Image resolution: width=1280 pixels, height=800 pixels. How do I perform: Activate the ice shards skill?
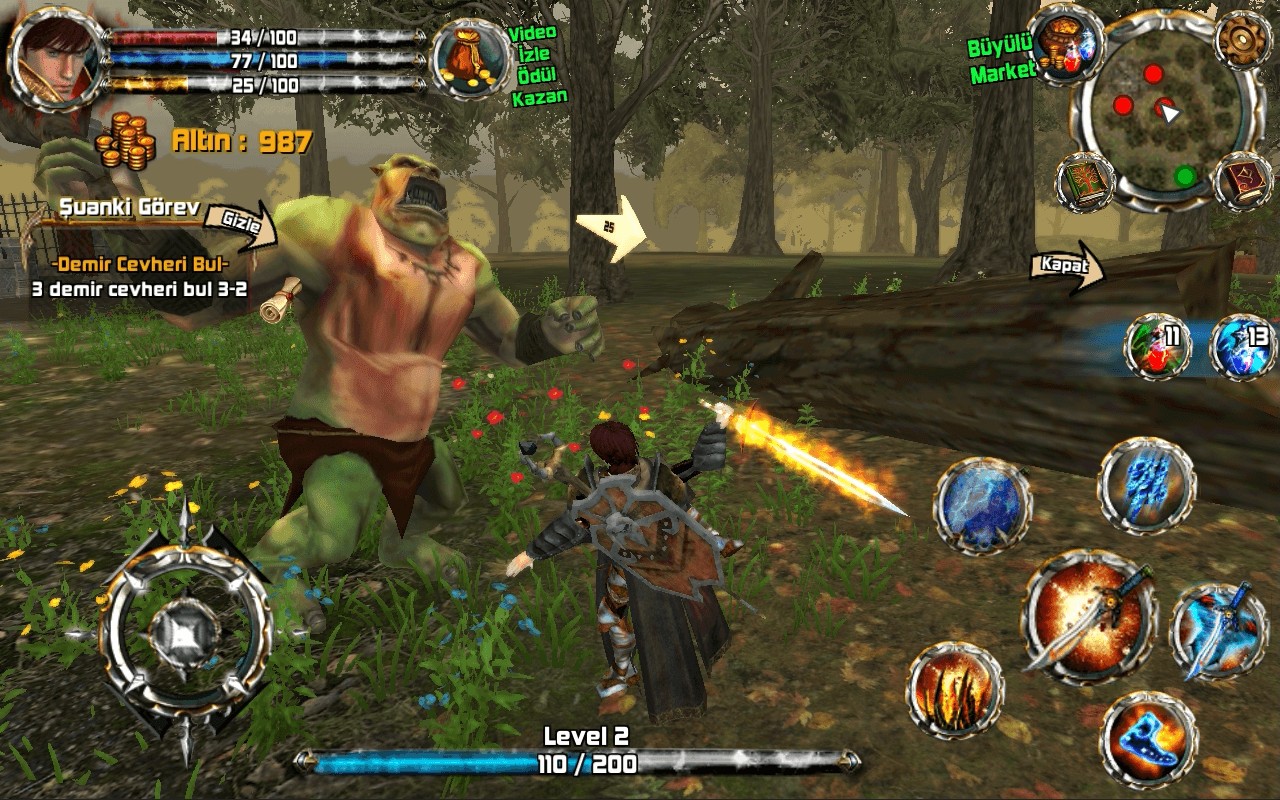pyautogui.click(x=1146, y=486)
